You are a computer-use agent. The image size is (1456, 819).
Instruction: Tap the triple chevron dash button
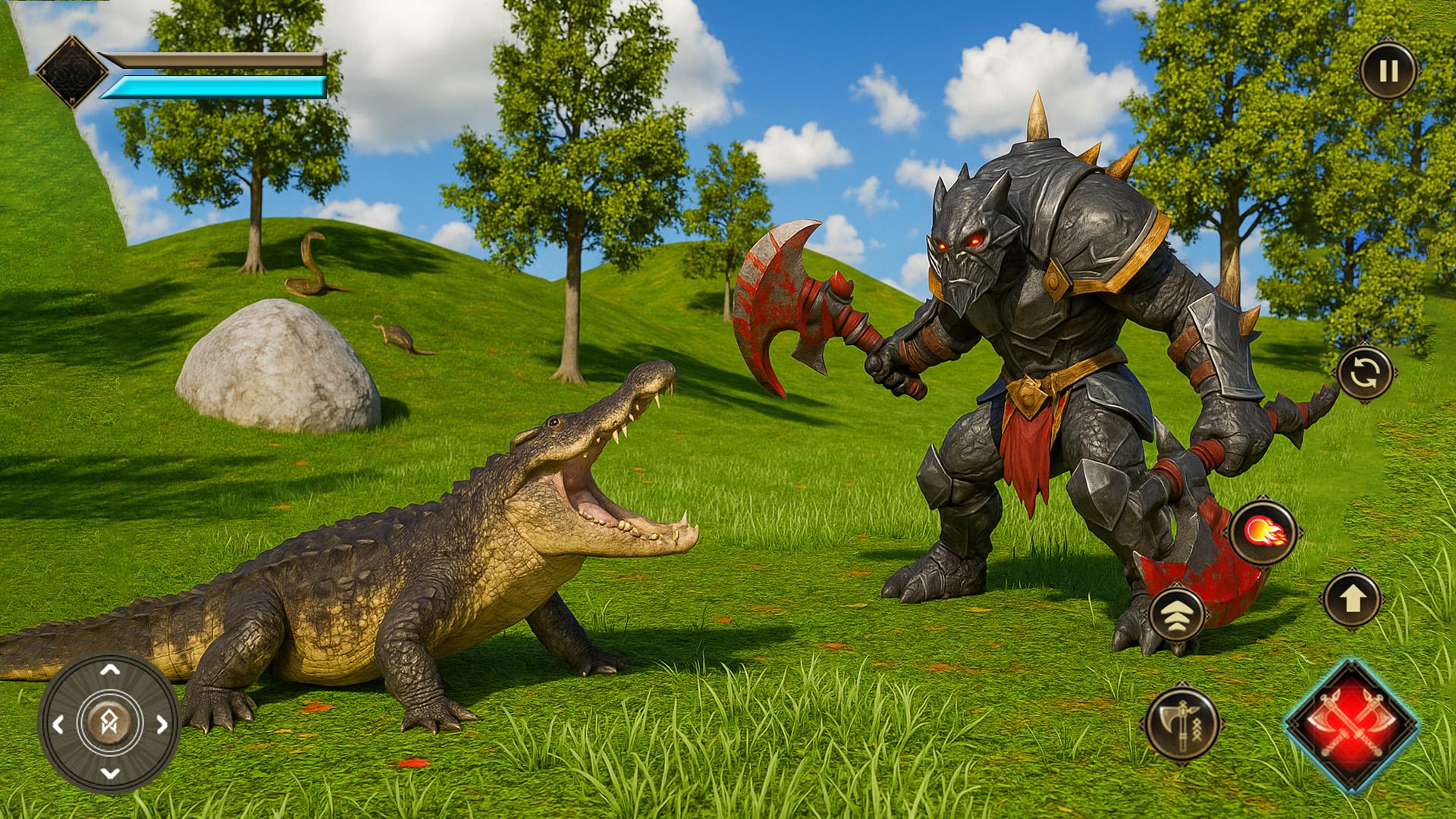click(x=1176, y=614)
